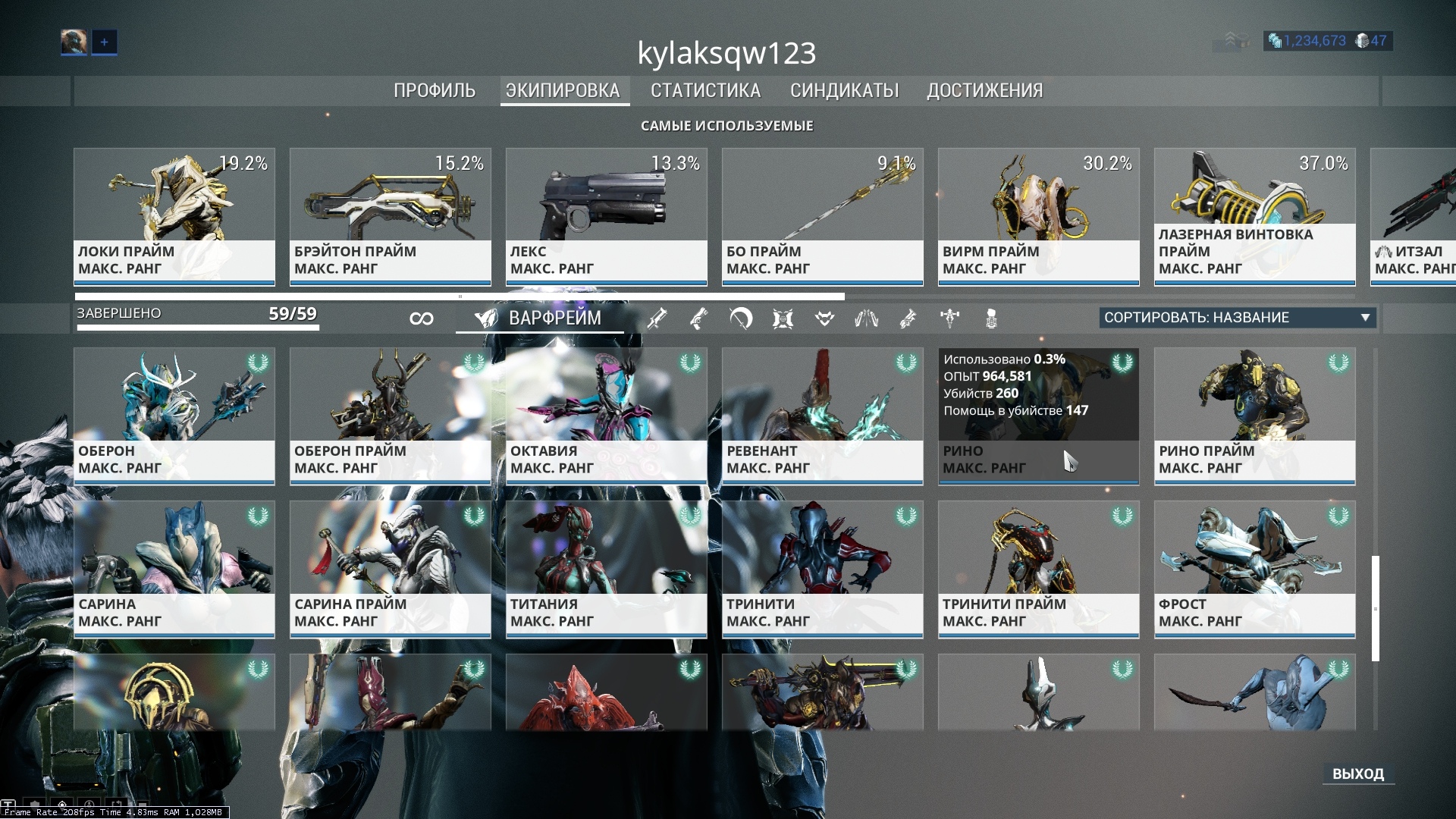This screenshot has width=1456, height=819.
Task: Select the Локи Прайм most-used tile
Action: tap(174, 216)
